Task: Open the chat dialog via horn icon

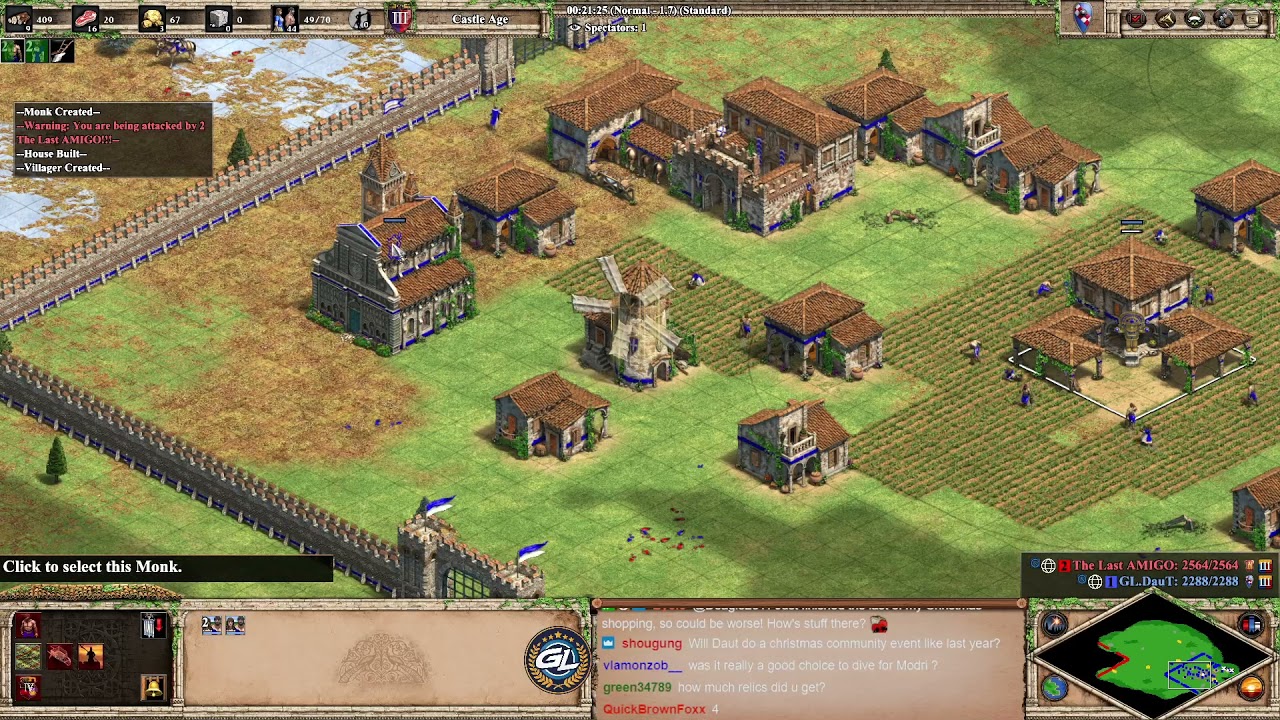Action: [1164, 18]
